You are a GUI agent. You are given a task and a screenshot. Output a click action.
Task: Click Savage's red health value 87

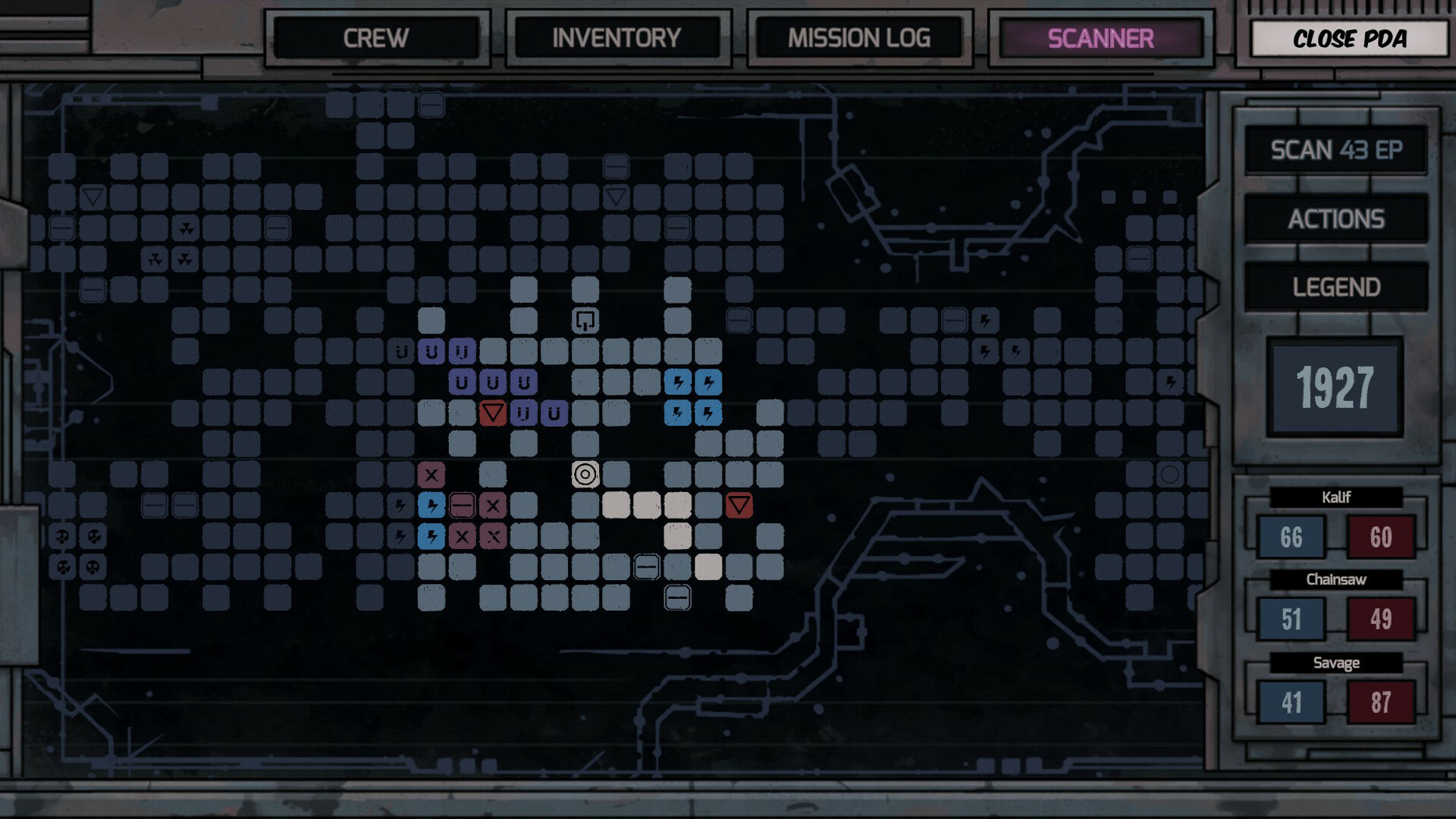coord(1382,703)
